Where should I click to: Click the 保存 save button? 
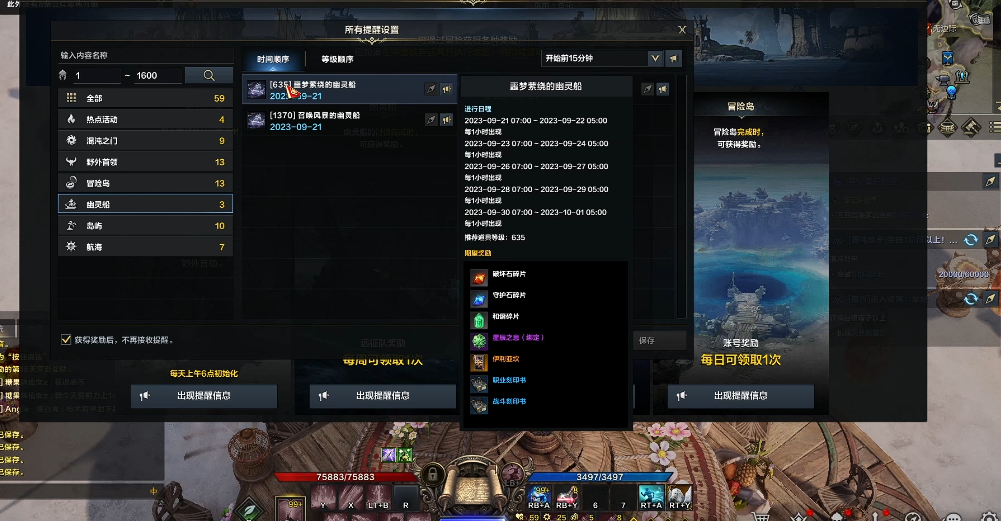click(646, 340)
